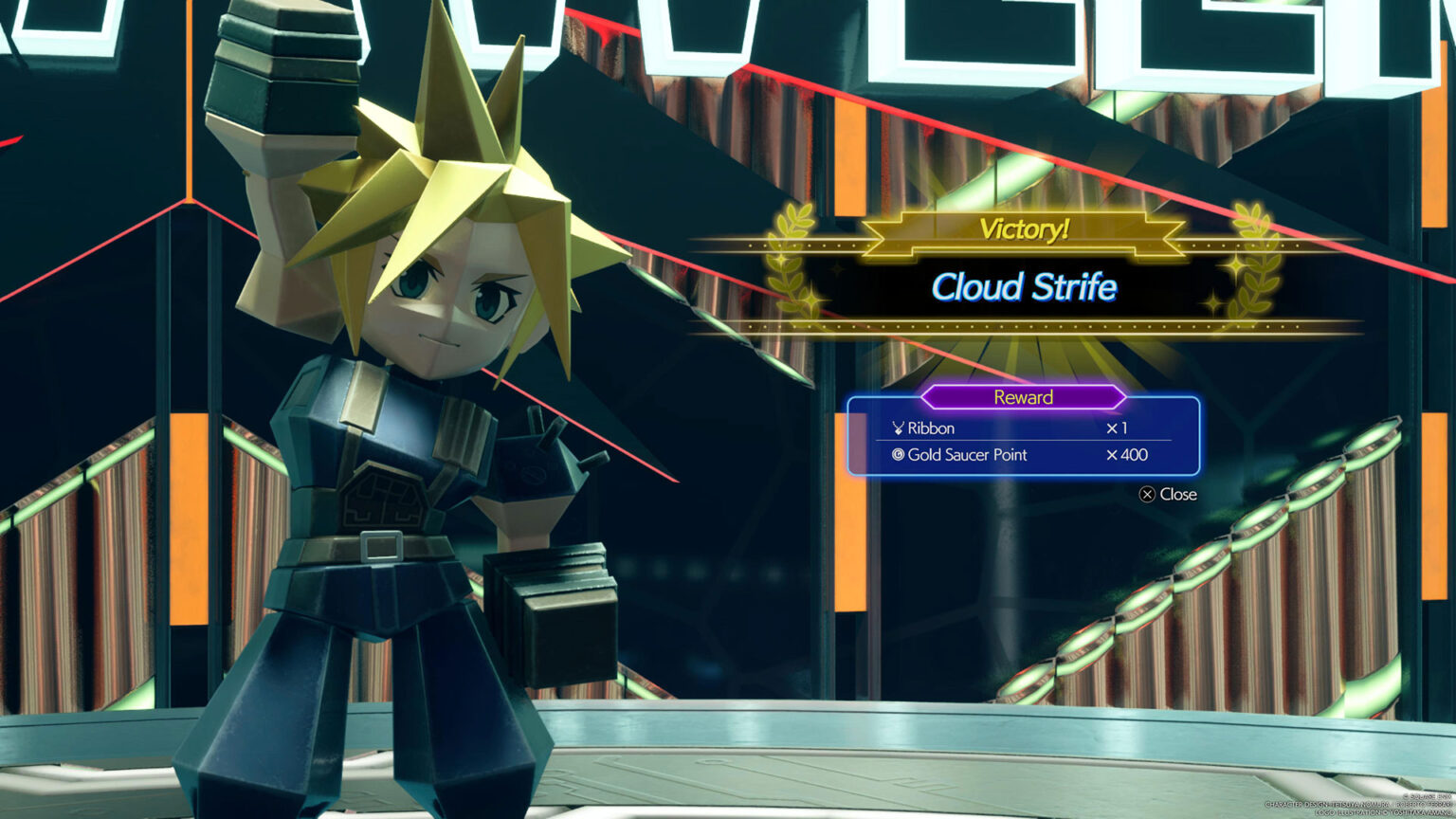Click the X (cross) button icon beside Close
Image resolution: width=1456 pixels, height=819 pixels.
tap(1149, 494)
